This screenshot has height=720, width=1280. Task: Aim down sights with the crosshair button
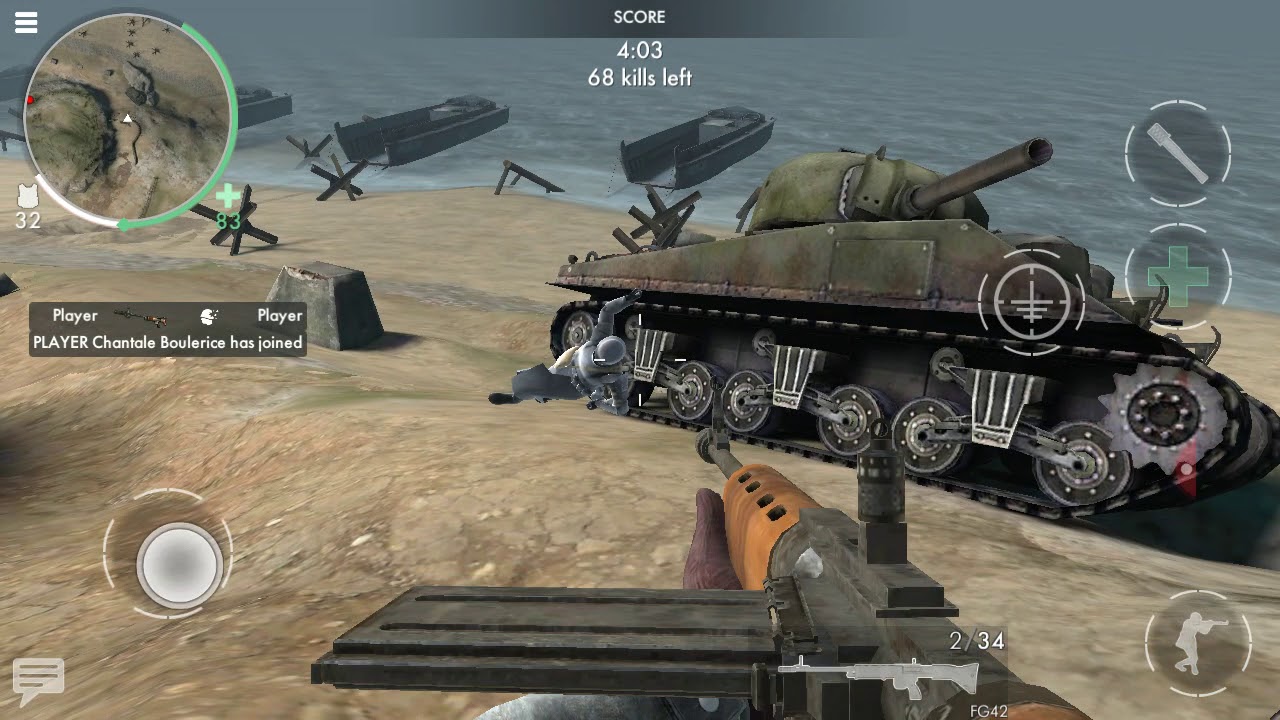1031,301
